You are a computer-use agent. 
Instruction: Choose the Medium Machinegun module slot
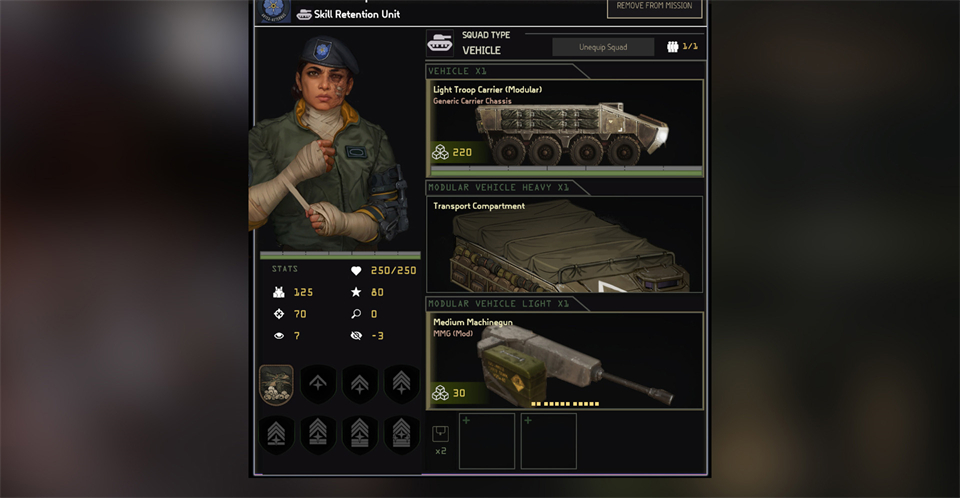(x=565, y=360)
